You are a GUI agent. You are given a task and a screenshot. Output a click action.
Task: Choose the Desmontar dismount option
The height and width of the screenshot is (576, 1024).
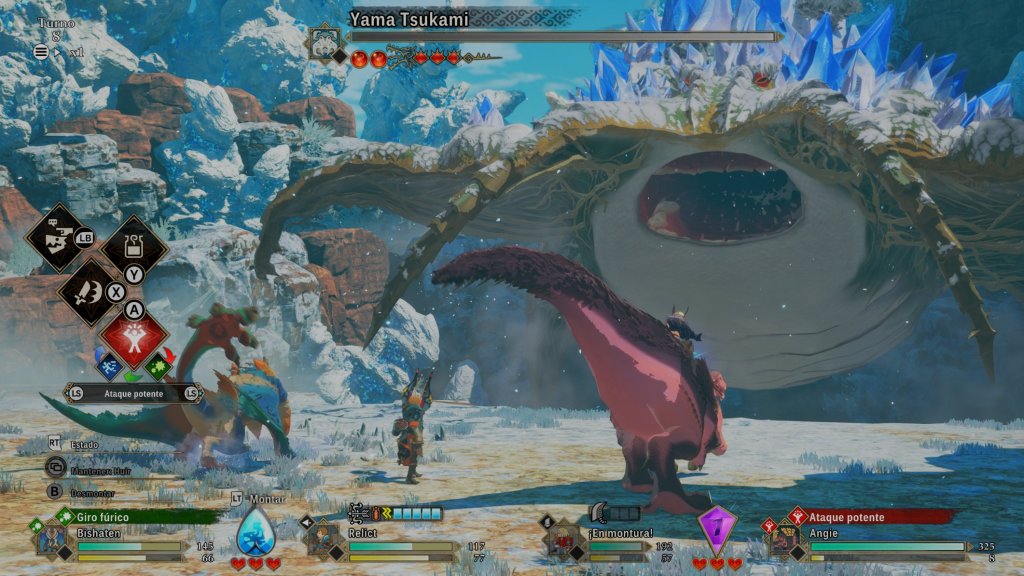coord(57,491)
